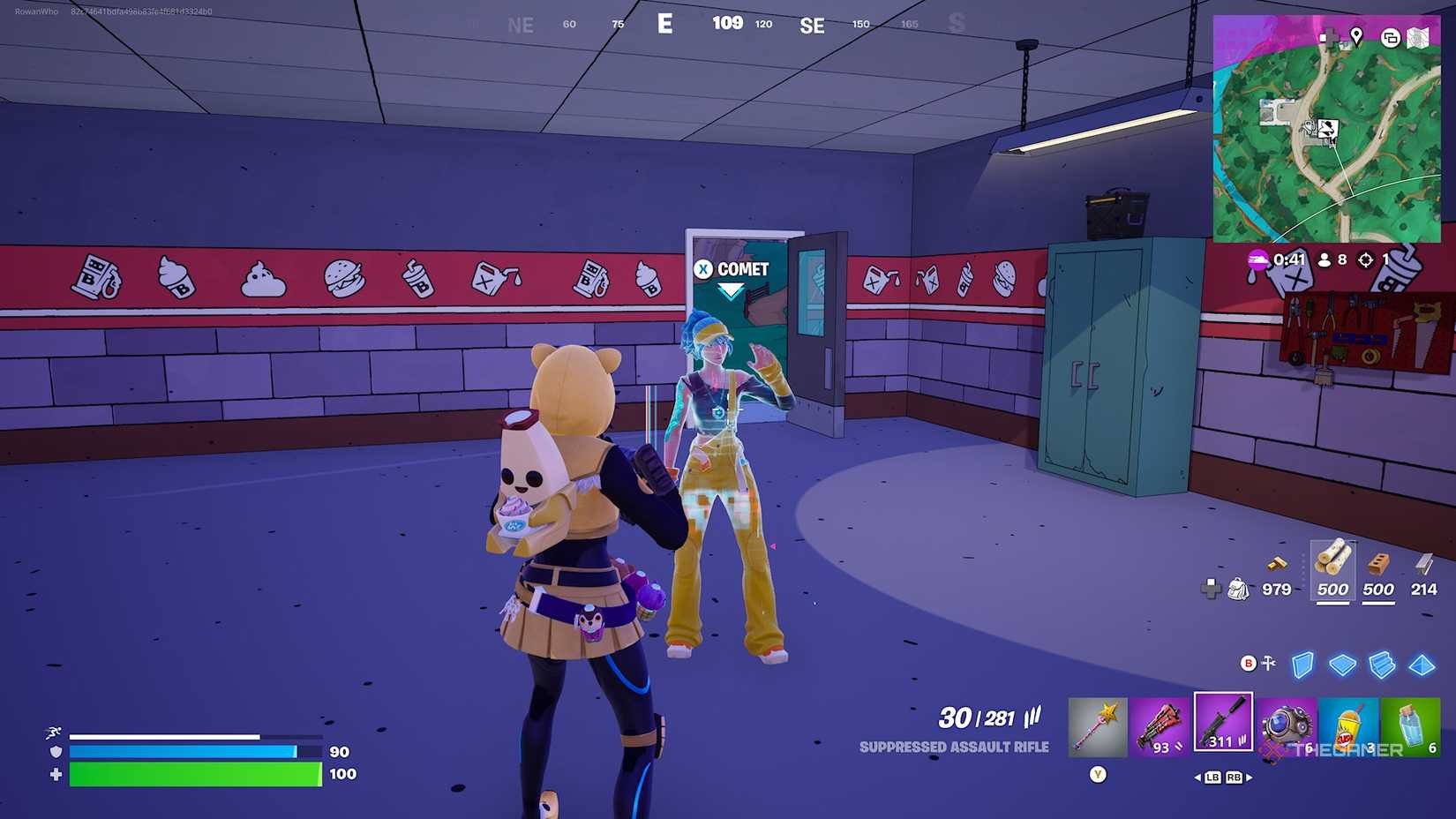Click the place marker pin icon above the minimap
This screenshot has height=819, width=1456.
tap(1357, 35)
